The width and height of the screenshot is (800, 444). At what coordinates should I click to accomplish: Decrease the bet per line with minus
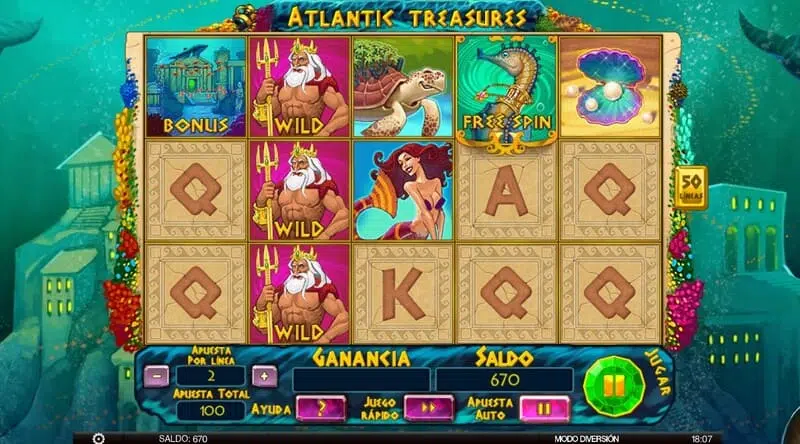157,376
